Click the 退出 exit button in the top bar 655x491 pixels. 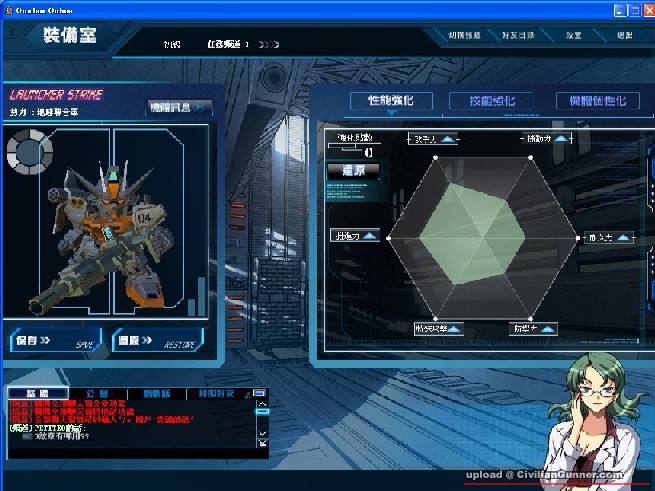(624, 36)
